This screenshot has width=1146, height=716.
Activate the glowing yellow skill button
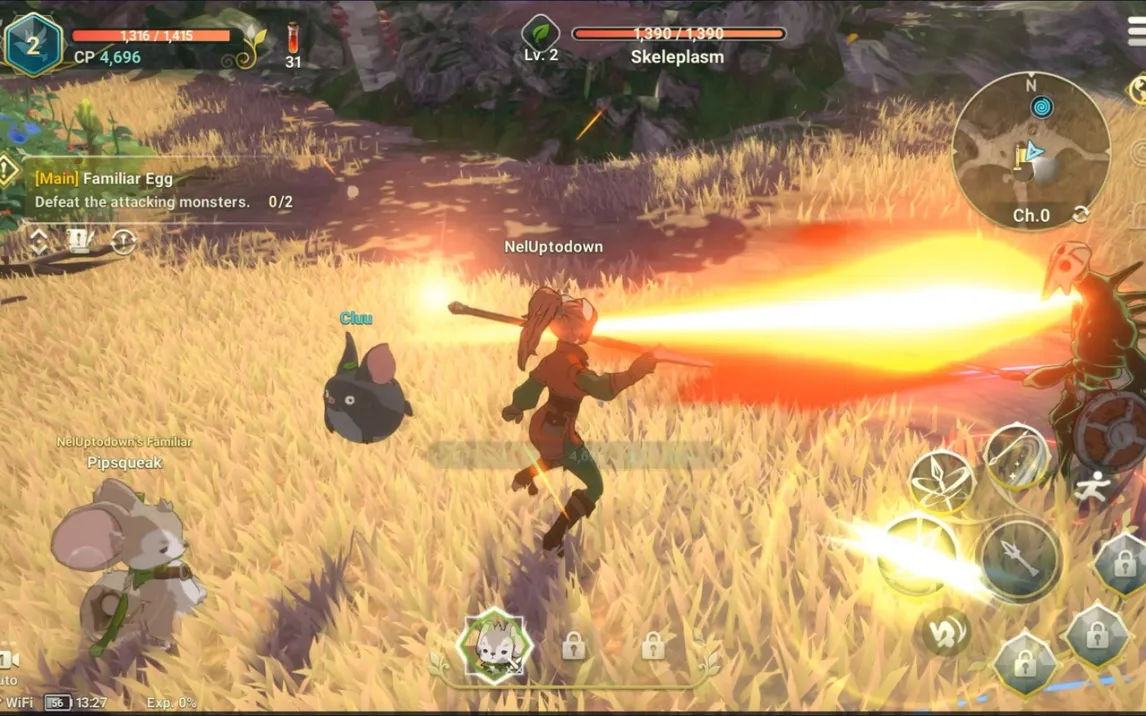coord(918,554)
